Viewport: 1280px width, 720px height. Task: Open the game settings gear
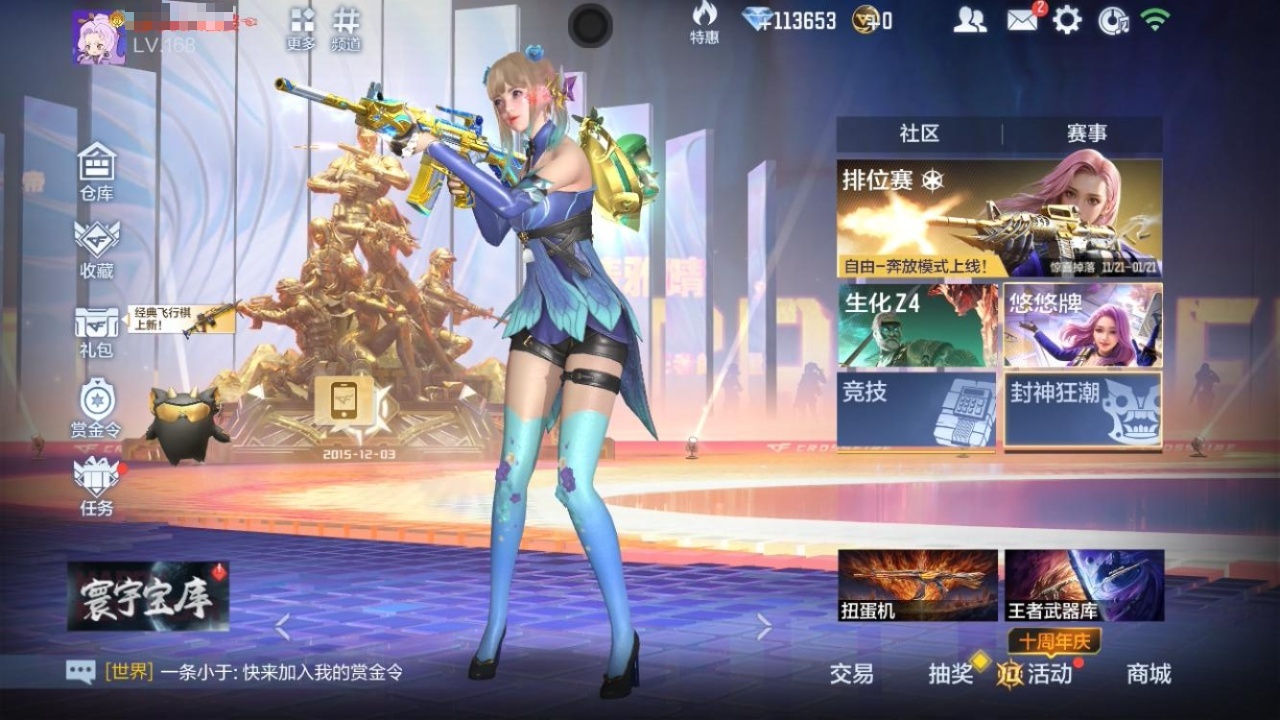1068,20
